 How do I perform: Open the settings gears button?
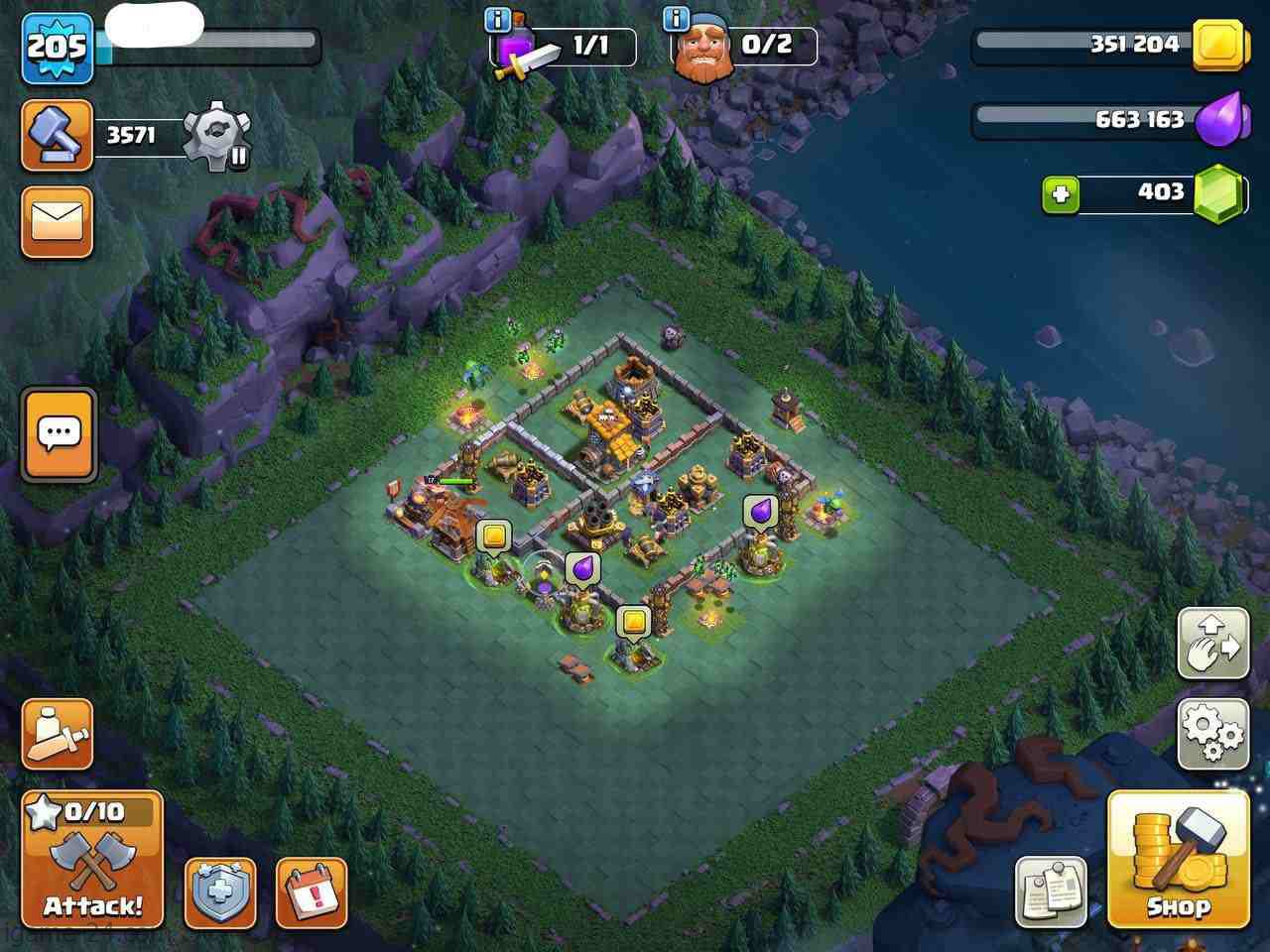tap(1212, 735)
